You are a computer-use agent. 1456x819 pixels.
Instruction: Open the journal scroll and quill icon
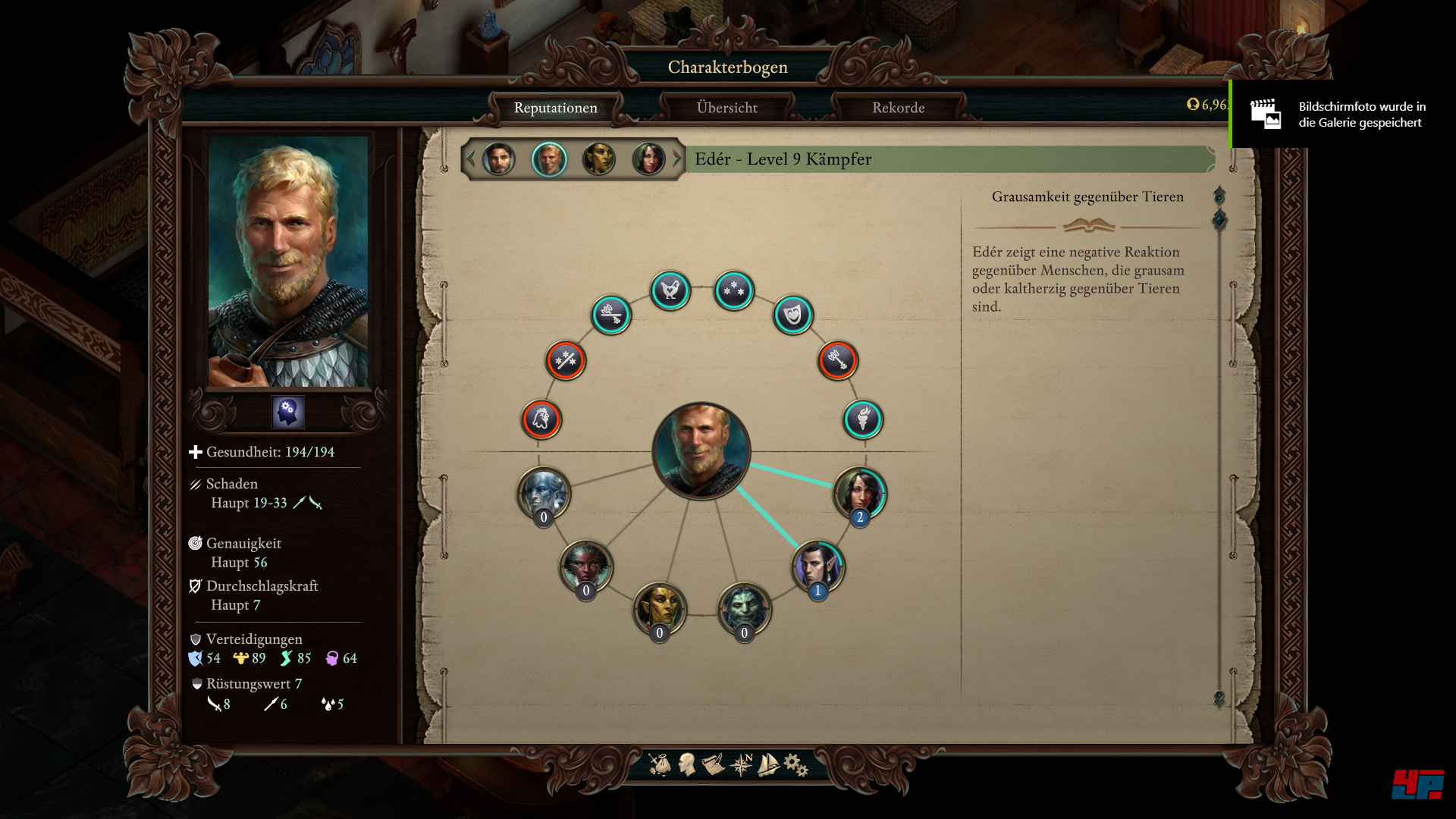tap(713, 764)
